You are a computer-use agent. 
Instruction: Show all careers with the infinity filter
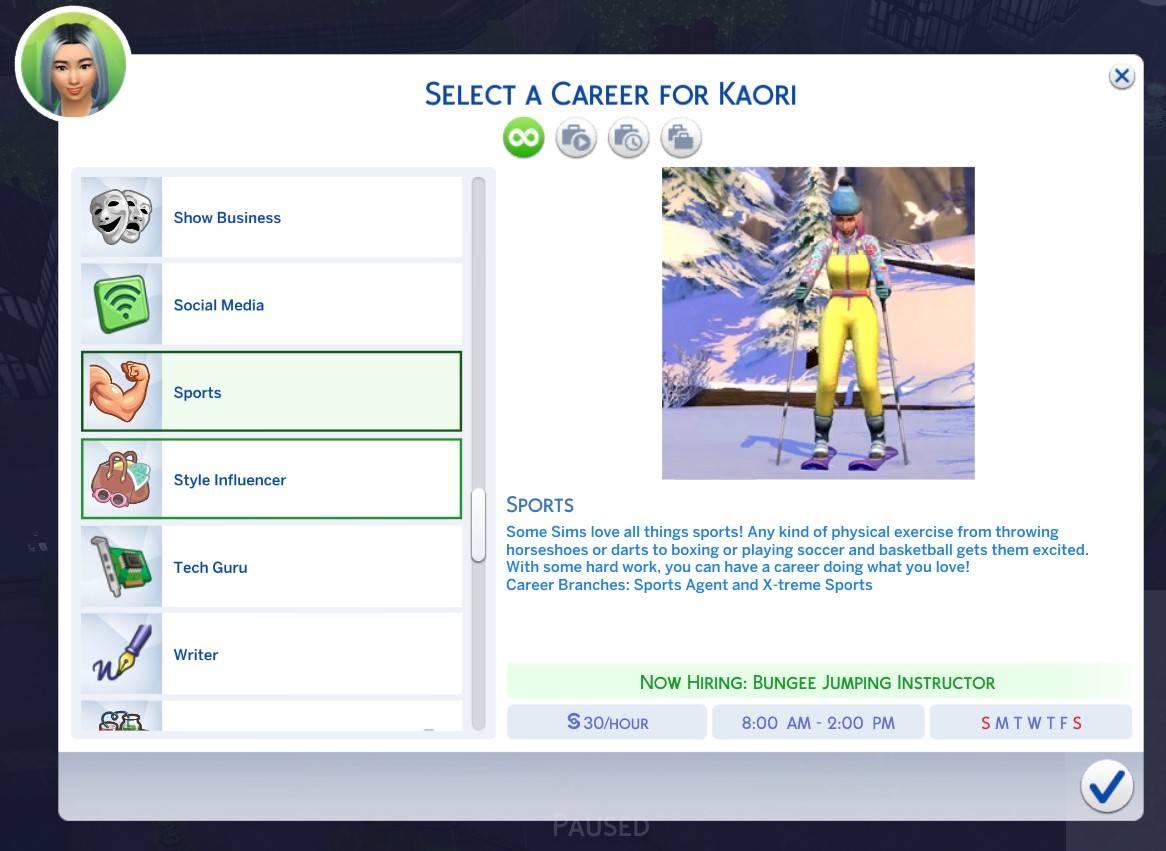[524, 138]
